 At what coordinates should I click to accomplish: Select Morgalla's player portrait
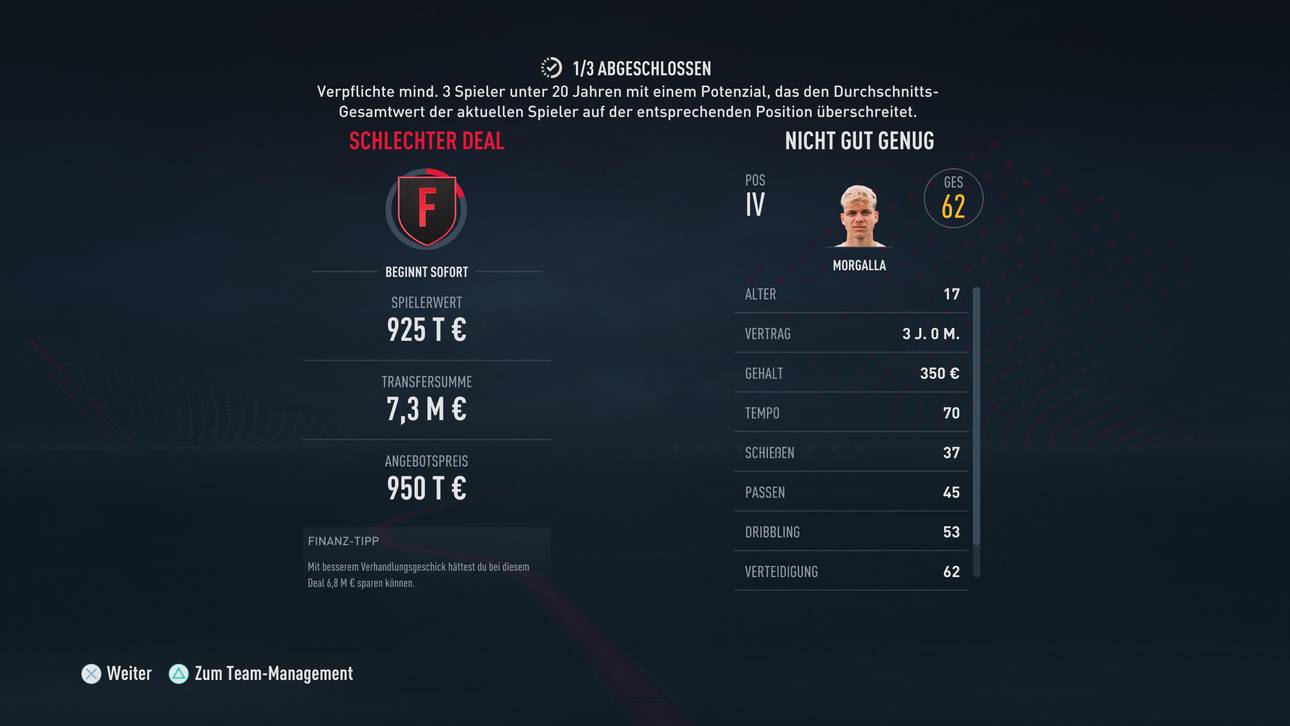point(859,213)
